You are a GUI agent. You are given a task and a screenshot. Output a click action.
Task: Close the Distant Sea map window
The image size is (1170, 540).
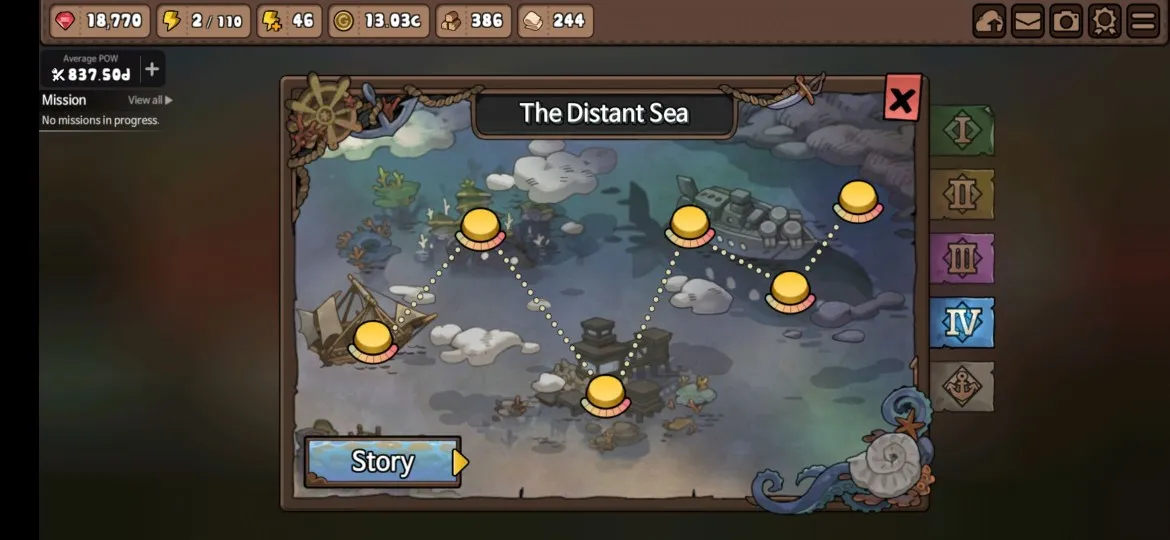[x=901, y=99]
